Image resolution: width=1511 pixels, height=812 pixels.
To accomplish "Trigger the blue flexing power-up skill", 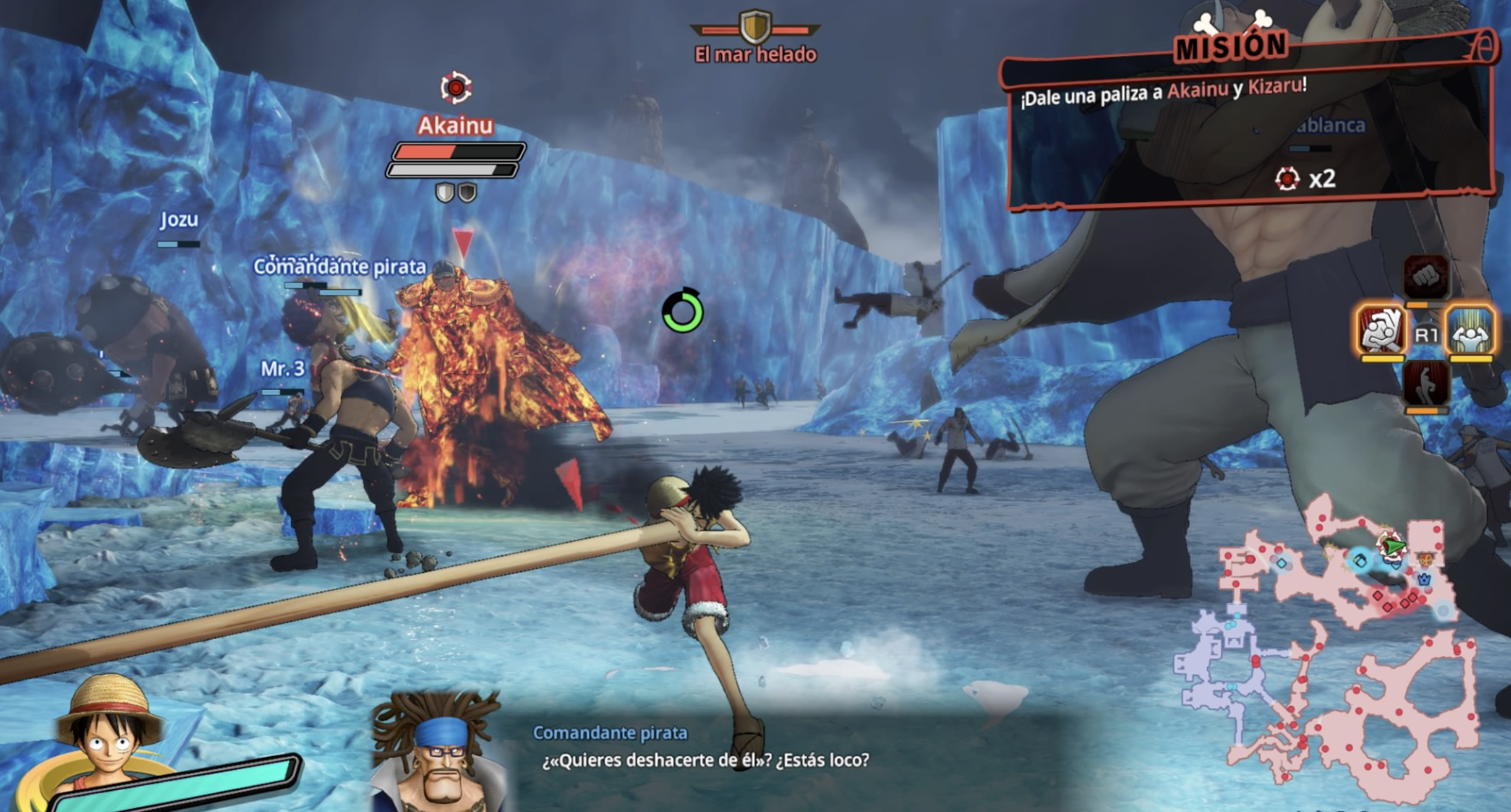I will (1470, 329).
